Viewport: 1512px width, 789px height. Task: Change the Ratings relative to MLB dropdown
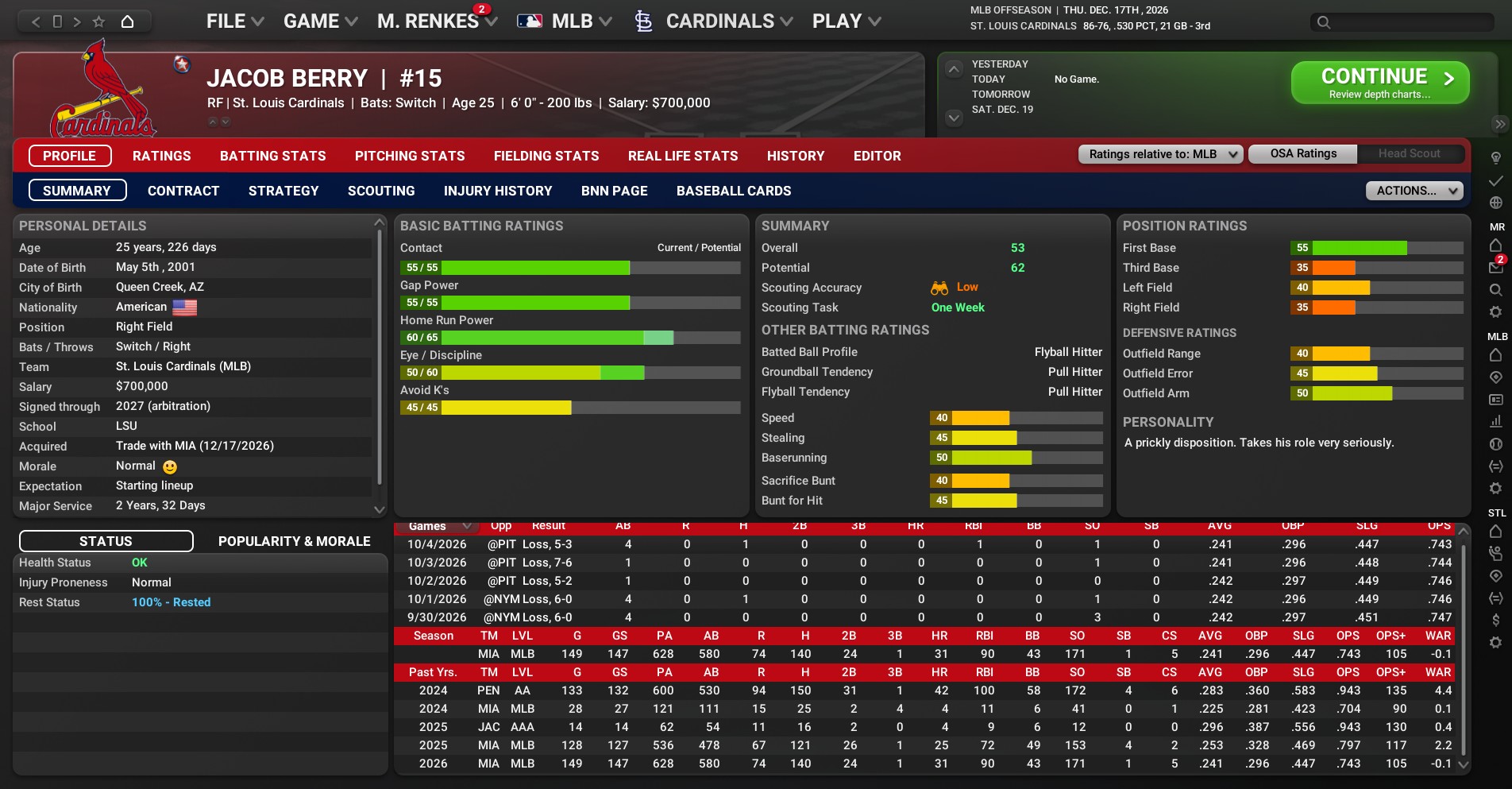(x=1160, y=154)
